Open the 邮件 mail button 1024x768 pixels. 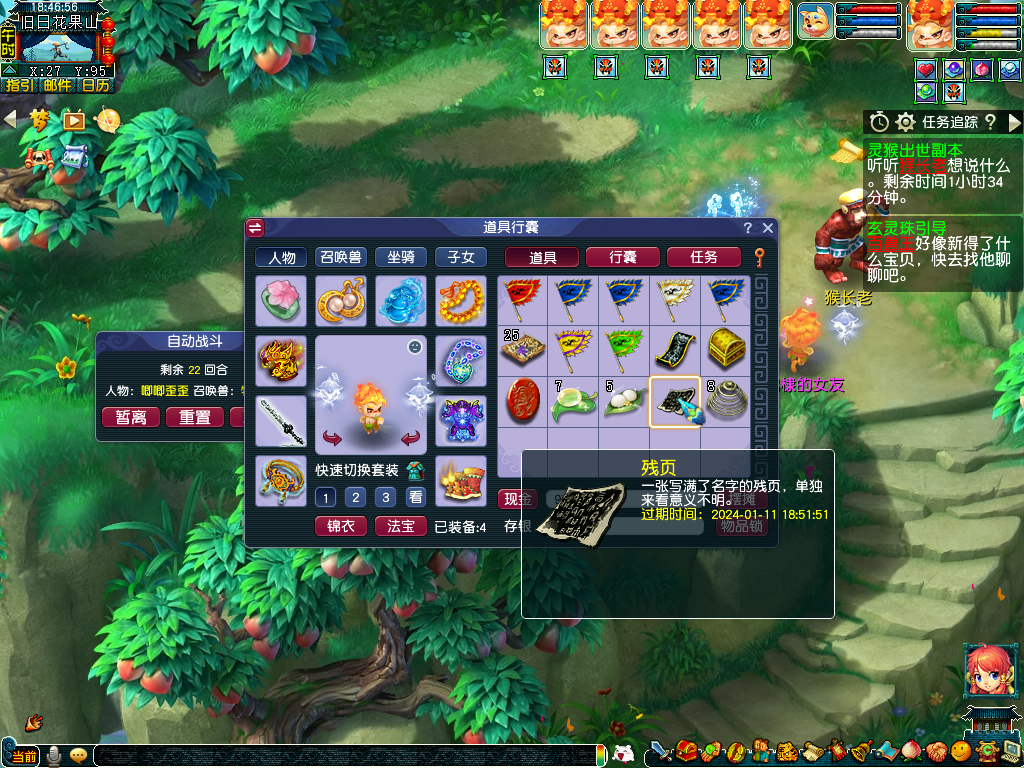58,85
